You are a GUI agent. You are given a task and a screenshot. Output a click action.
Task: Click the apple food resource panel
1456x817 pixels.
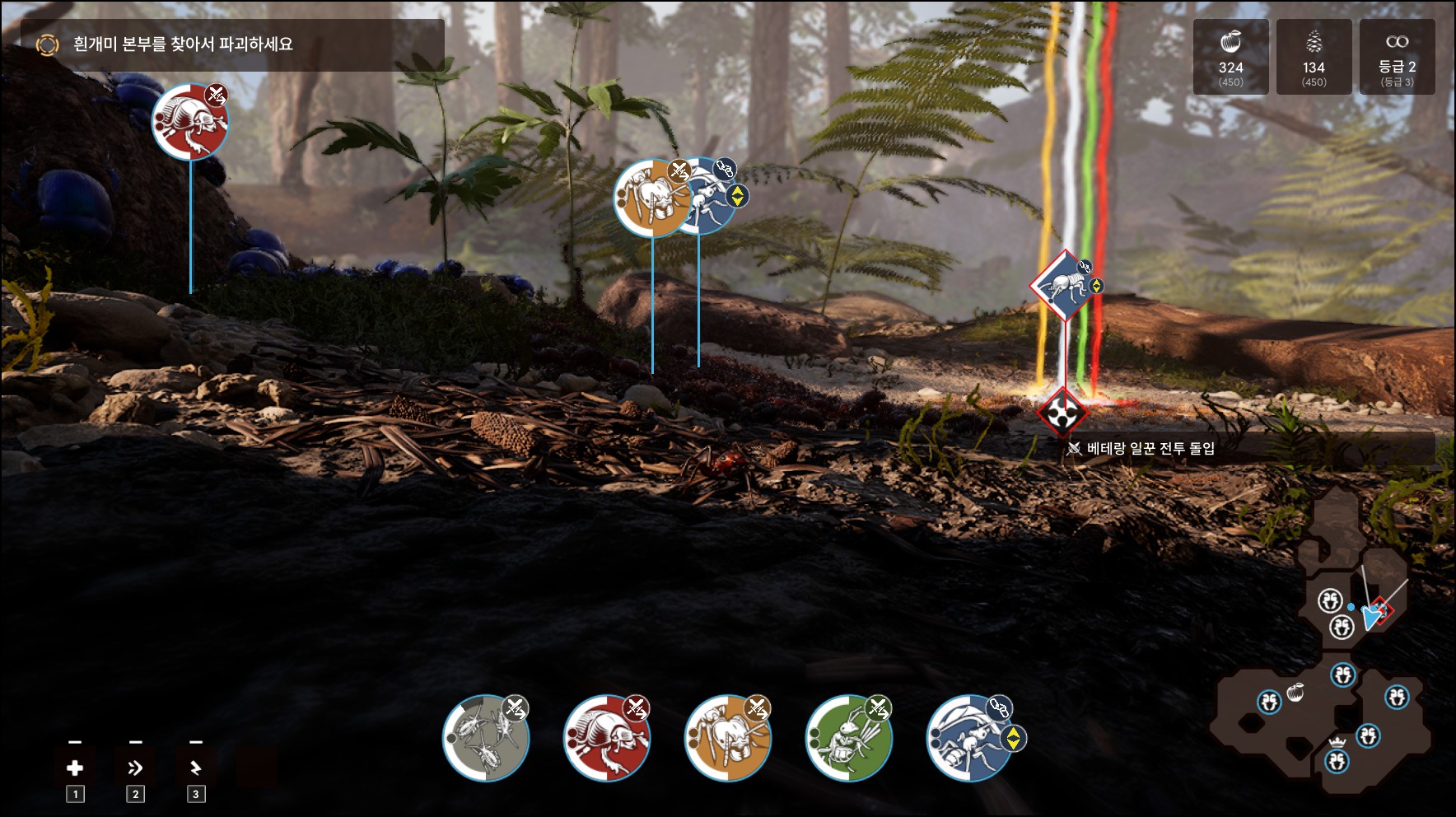click(x=1230, y=57)
